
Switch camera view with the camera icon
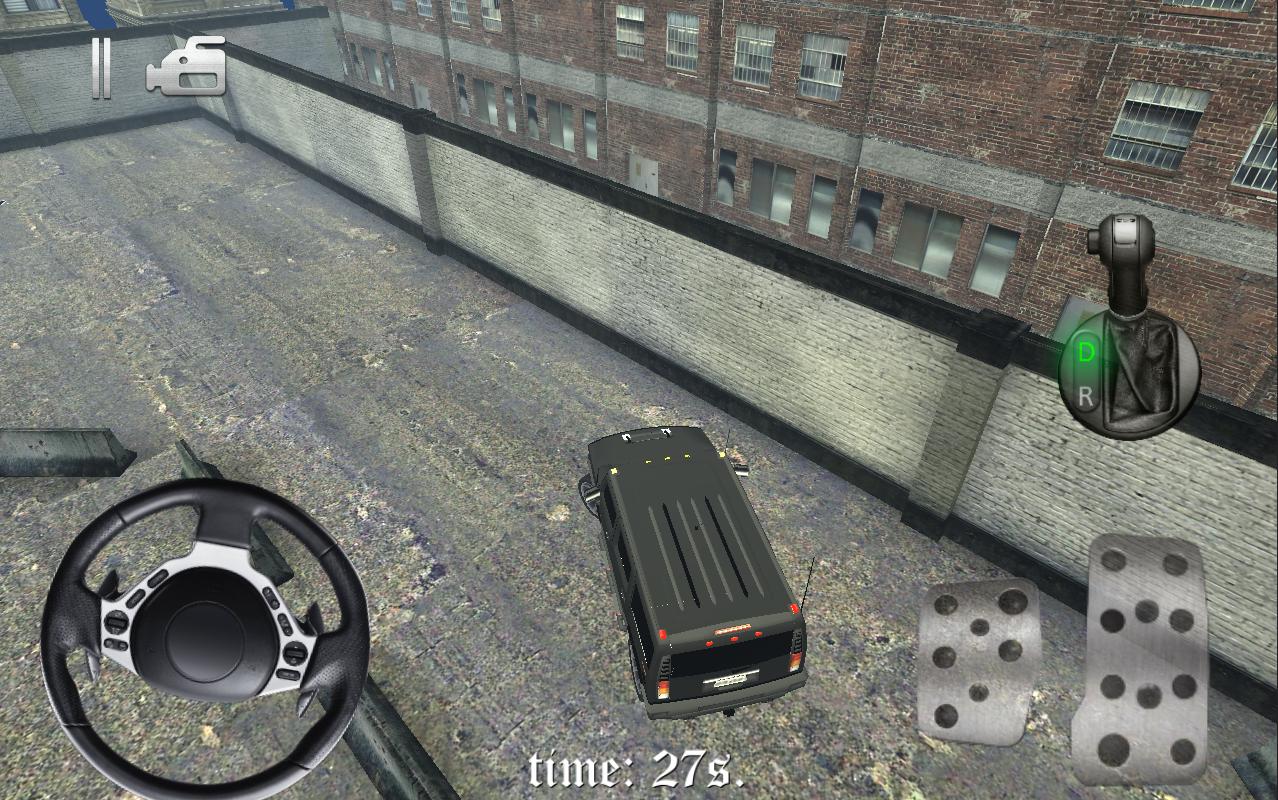(187, 68)
